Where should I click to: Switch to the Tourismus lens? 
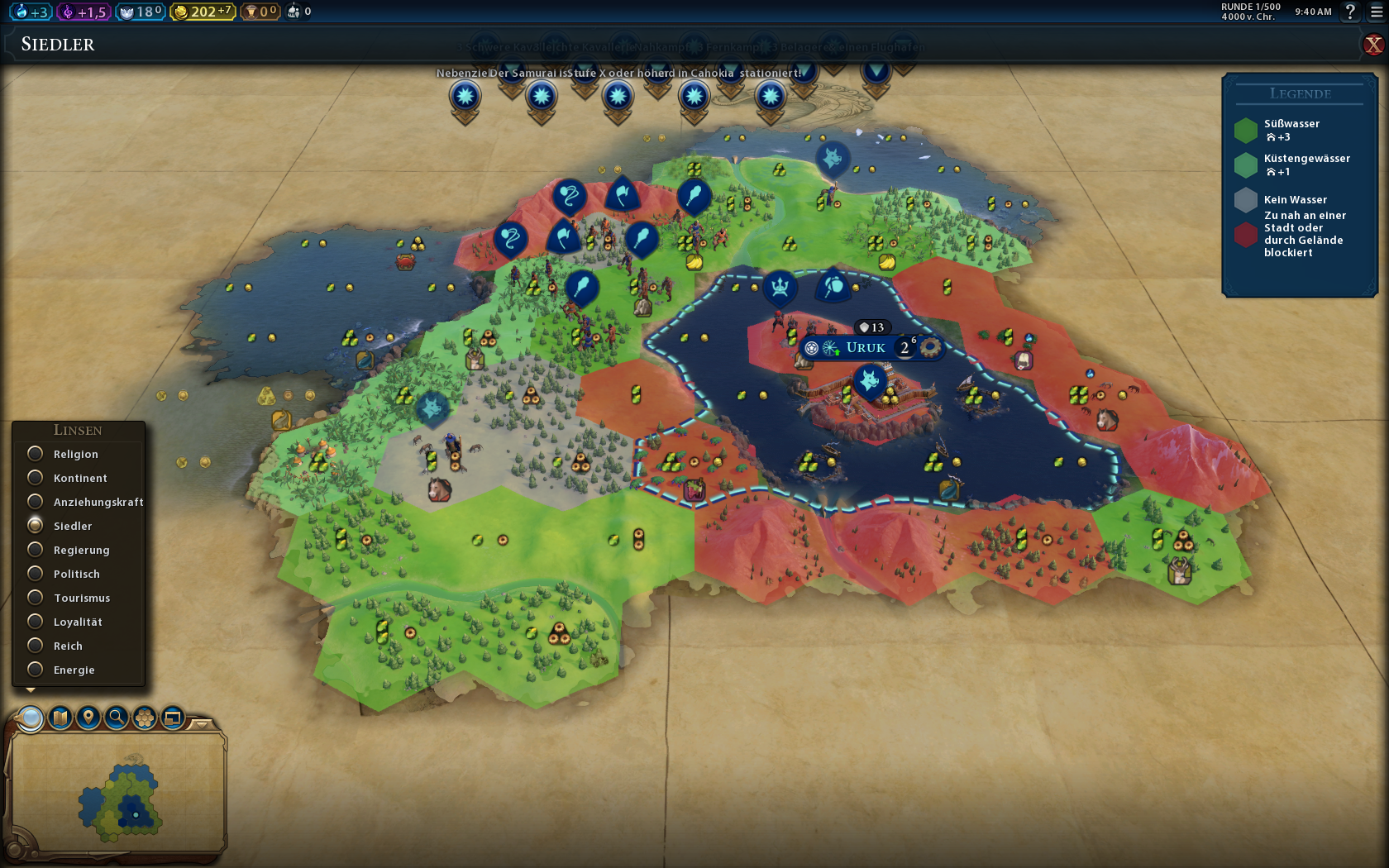(x=36, y=598)
